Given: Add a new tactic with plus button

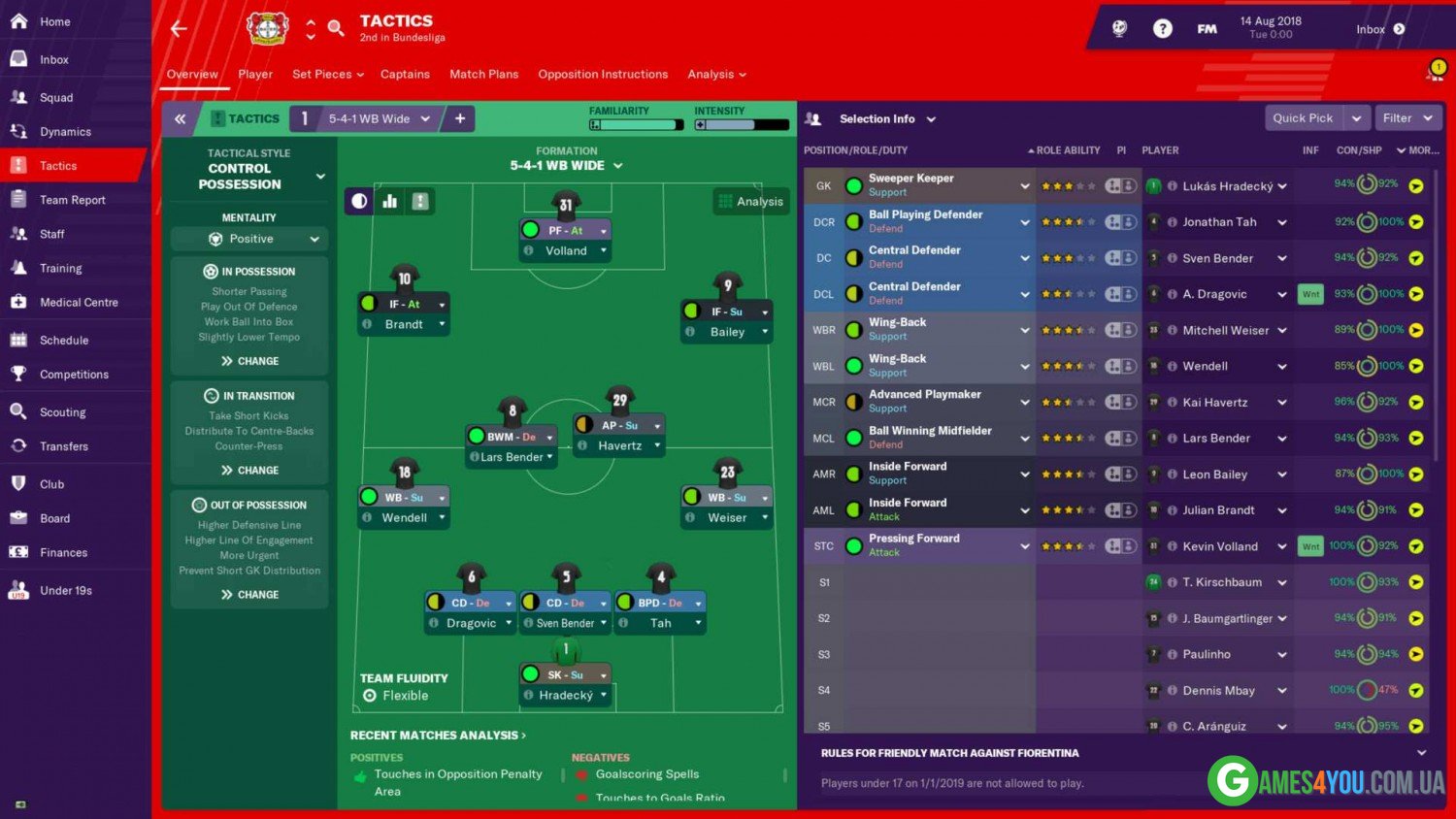Looking at the screenshot, I should 460,118.
